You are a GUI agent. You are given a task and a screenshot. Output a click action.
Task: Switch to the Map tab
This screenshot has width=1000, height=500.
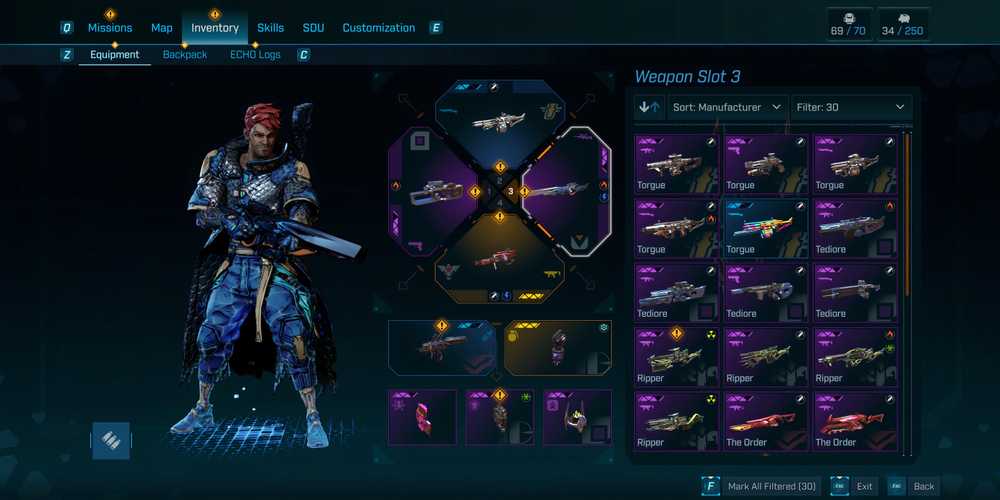point(162,28)
